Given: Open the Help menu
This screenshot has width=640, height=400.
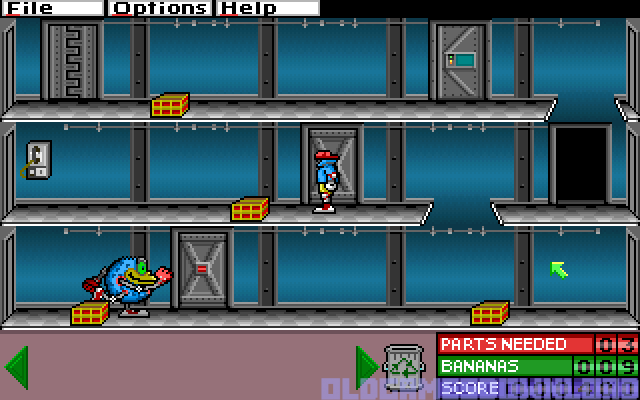Looking at the screenshot, I should 248,8.
